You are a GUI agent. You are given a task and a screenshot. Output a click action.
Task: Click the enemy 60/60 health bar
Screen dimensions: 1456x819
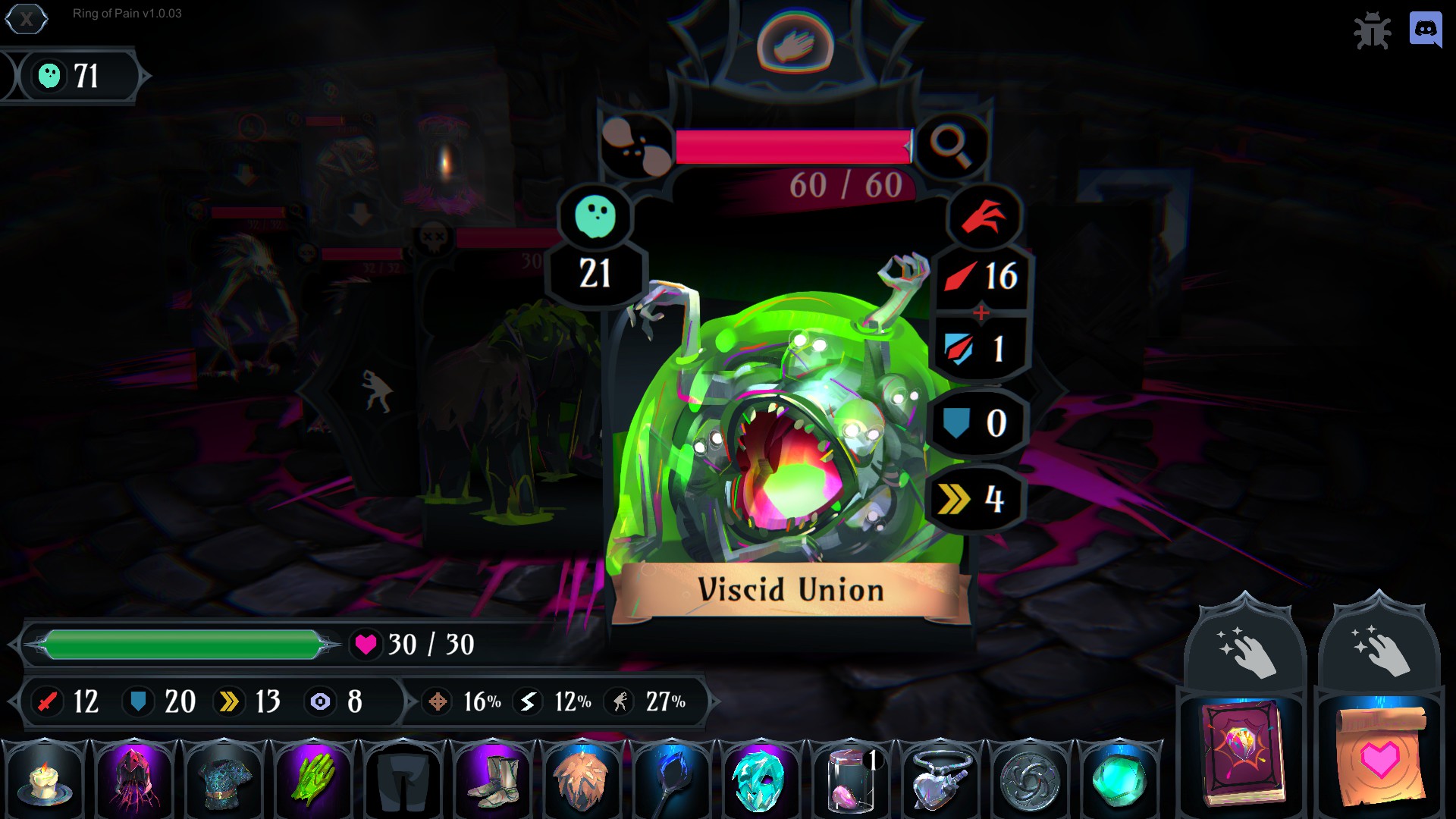[x=792, y=144]
